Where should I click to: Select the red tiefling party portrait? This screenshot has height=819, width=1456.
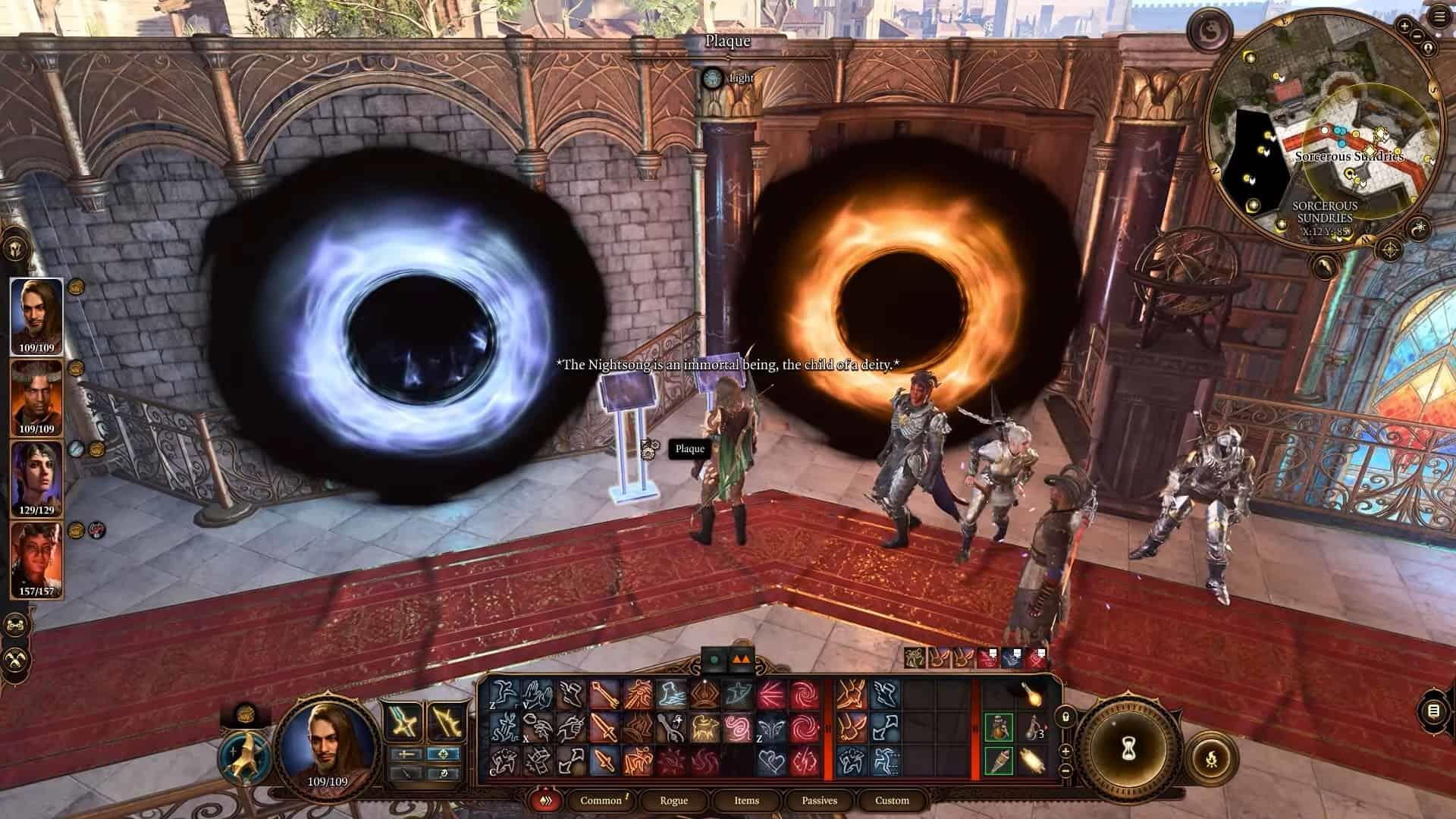point(36,559)
